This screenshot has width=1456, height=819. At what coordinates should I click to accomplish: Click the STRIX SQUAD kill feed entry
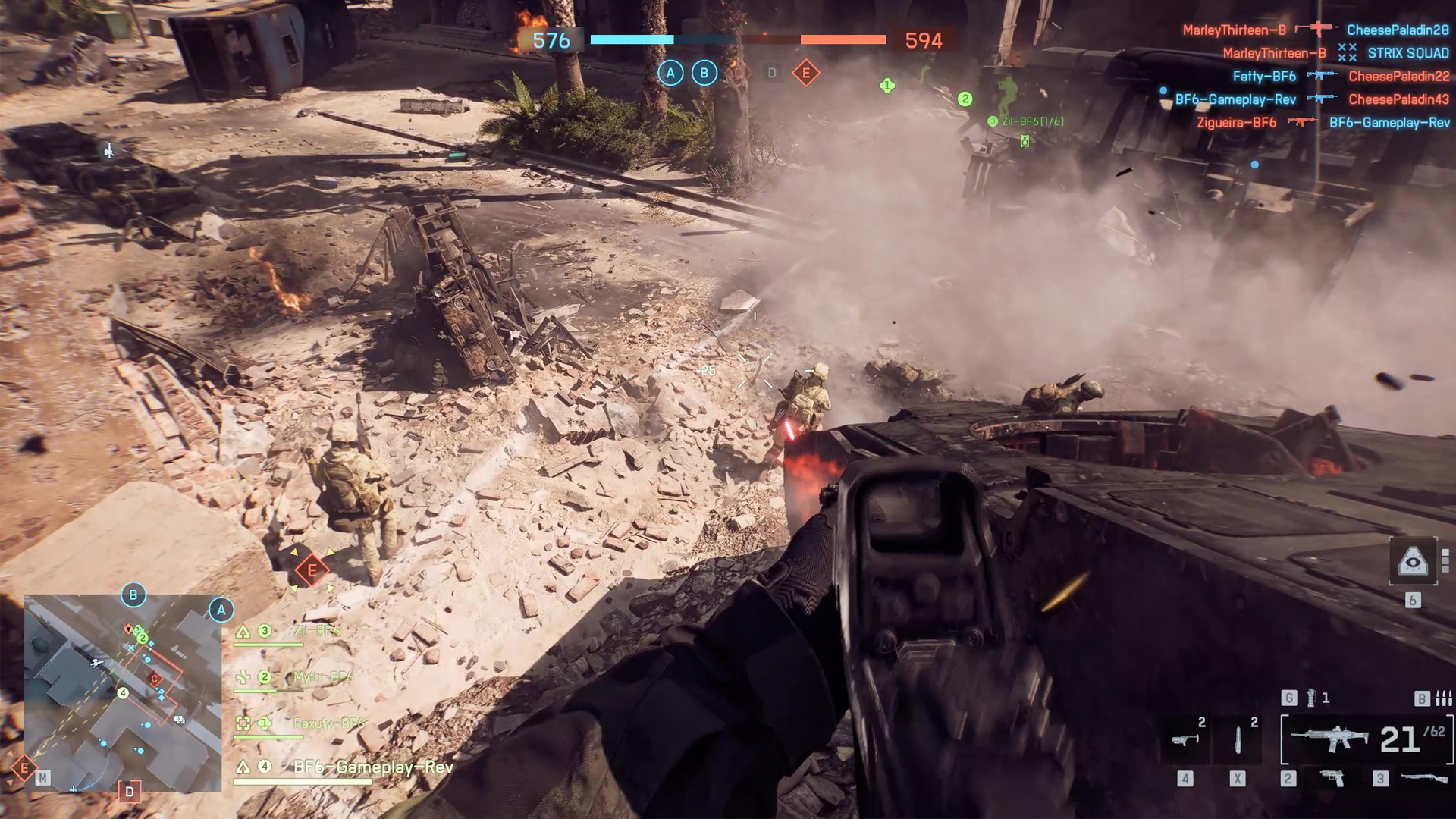[1407, 53]
